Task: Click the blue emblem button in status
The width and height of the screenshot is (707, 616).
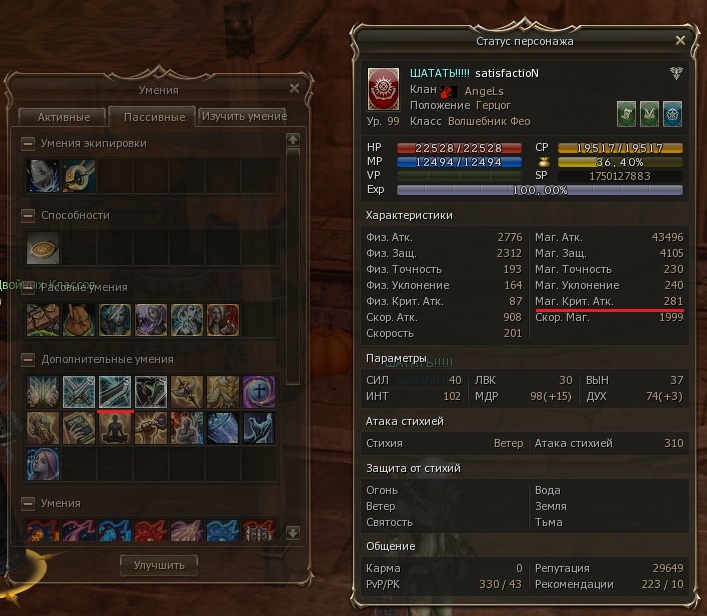Action: click(x=672, y=112)
